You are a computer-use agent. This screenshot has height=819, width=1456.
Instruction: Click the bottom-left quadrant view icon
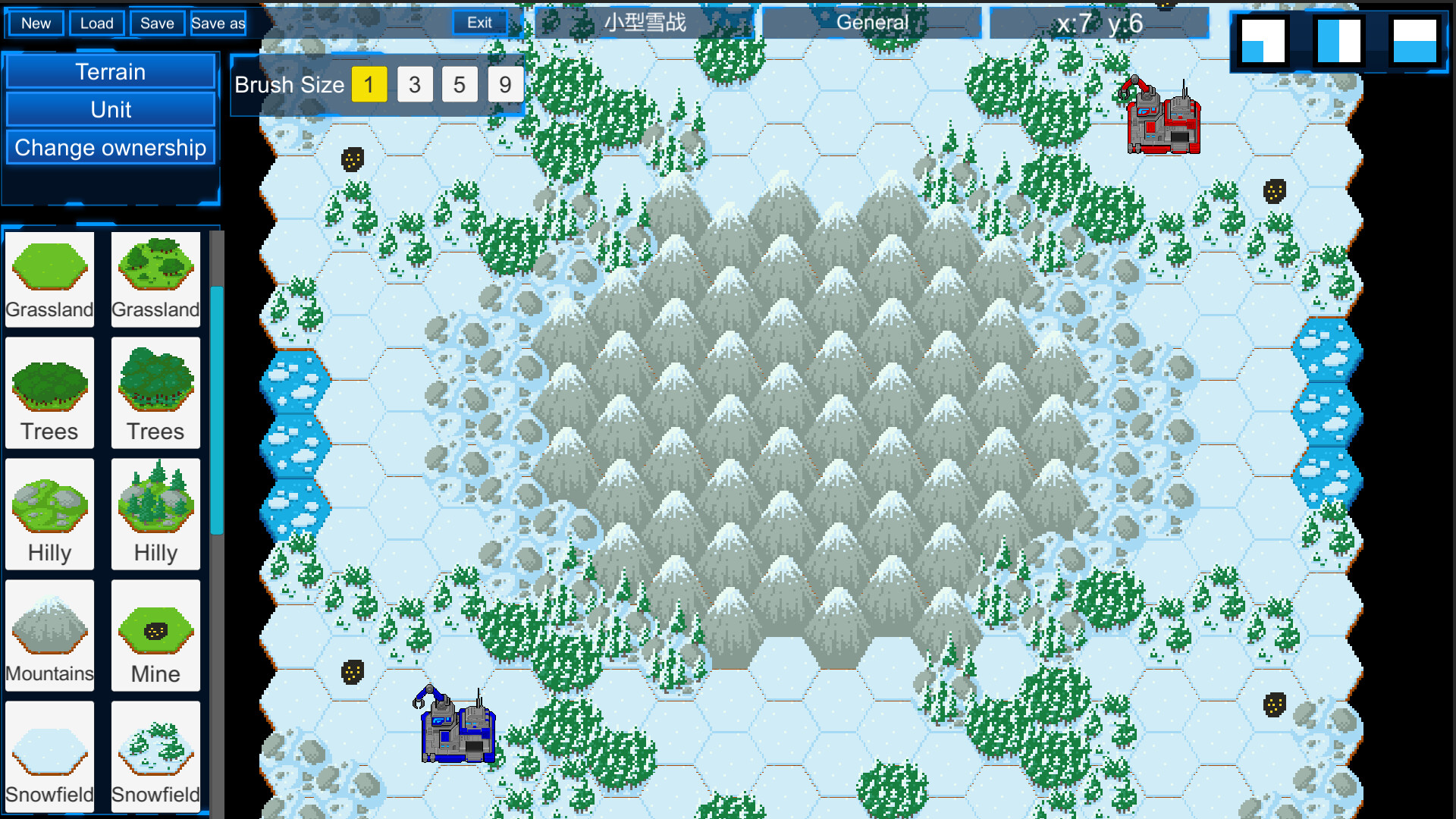tap(1263, 42)
